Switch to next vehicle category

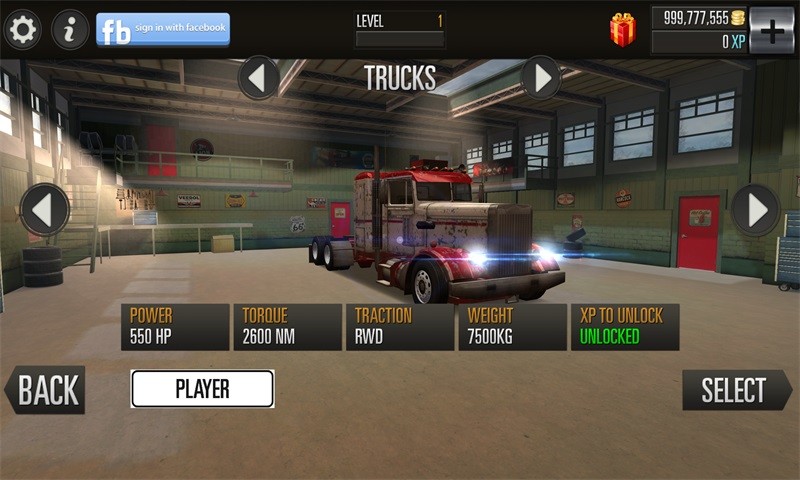tap(541, 77)
